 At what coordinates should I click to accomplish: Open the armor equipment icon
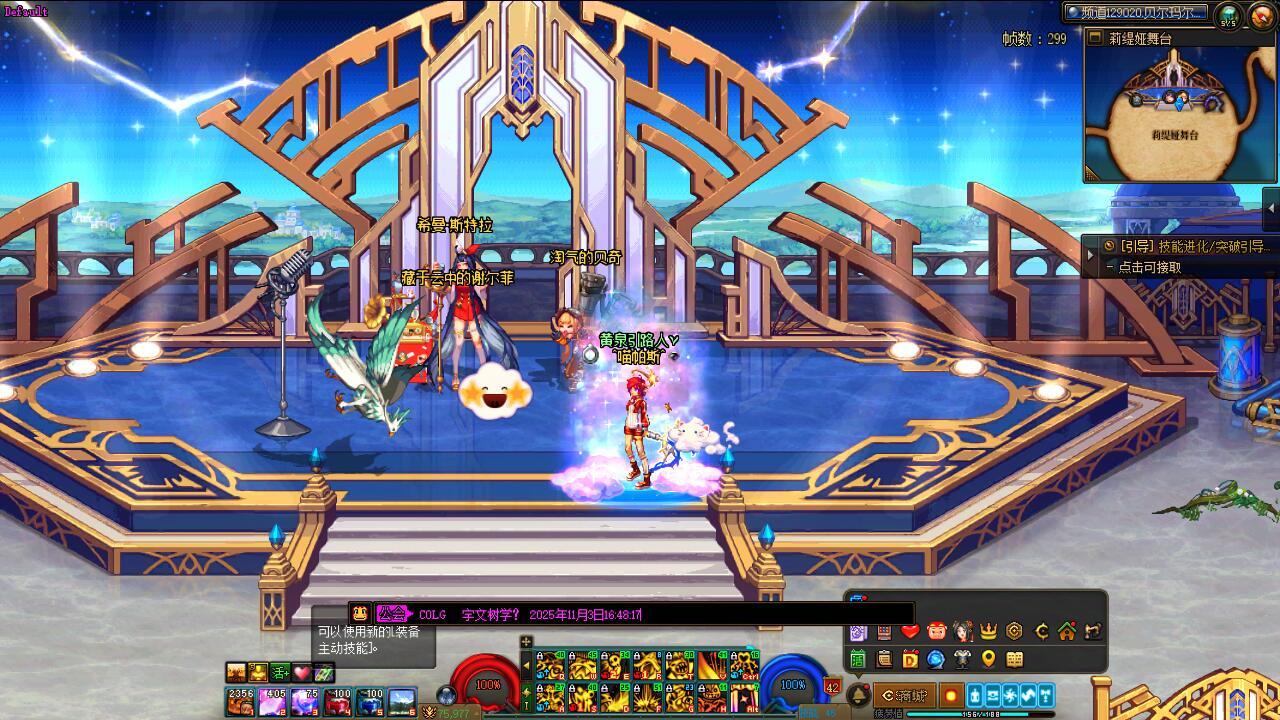point(962,659)
